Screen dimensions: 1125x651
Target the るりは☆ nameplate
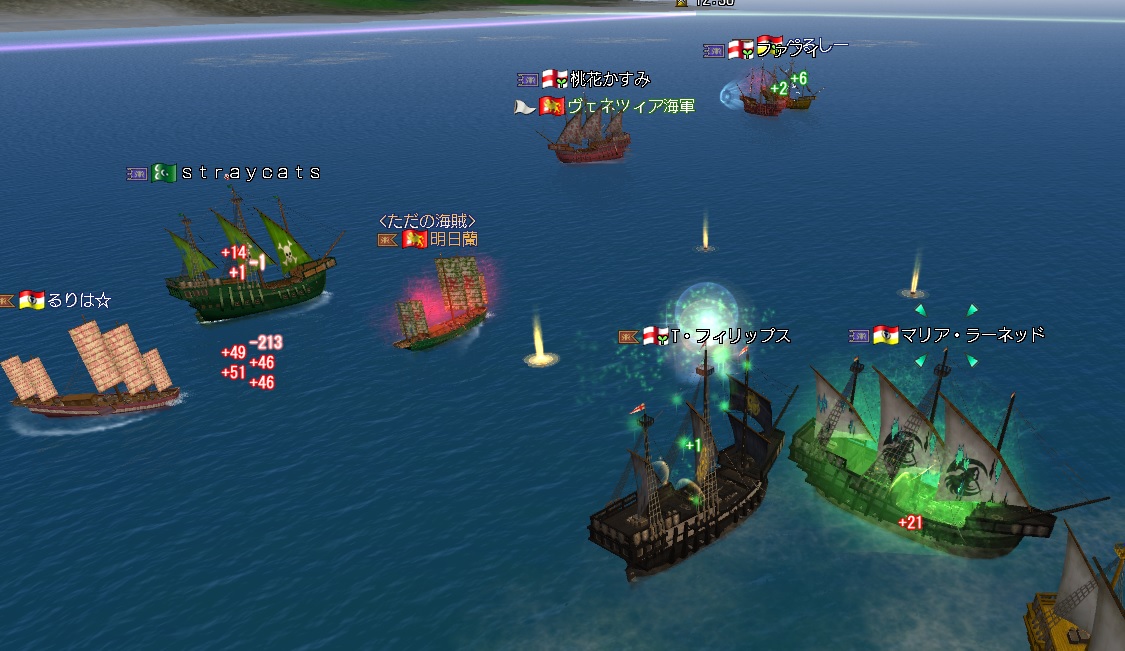pyautogui.click(x=78, y=299)
